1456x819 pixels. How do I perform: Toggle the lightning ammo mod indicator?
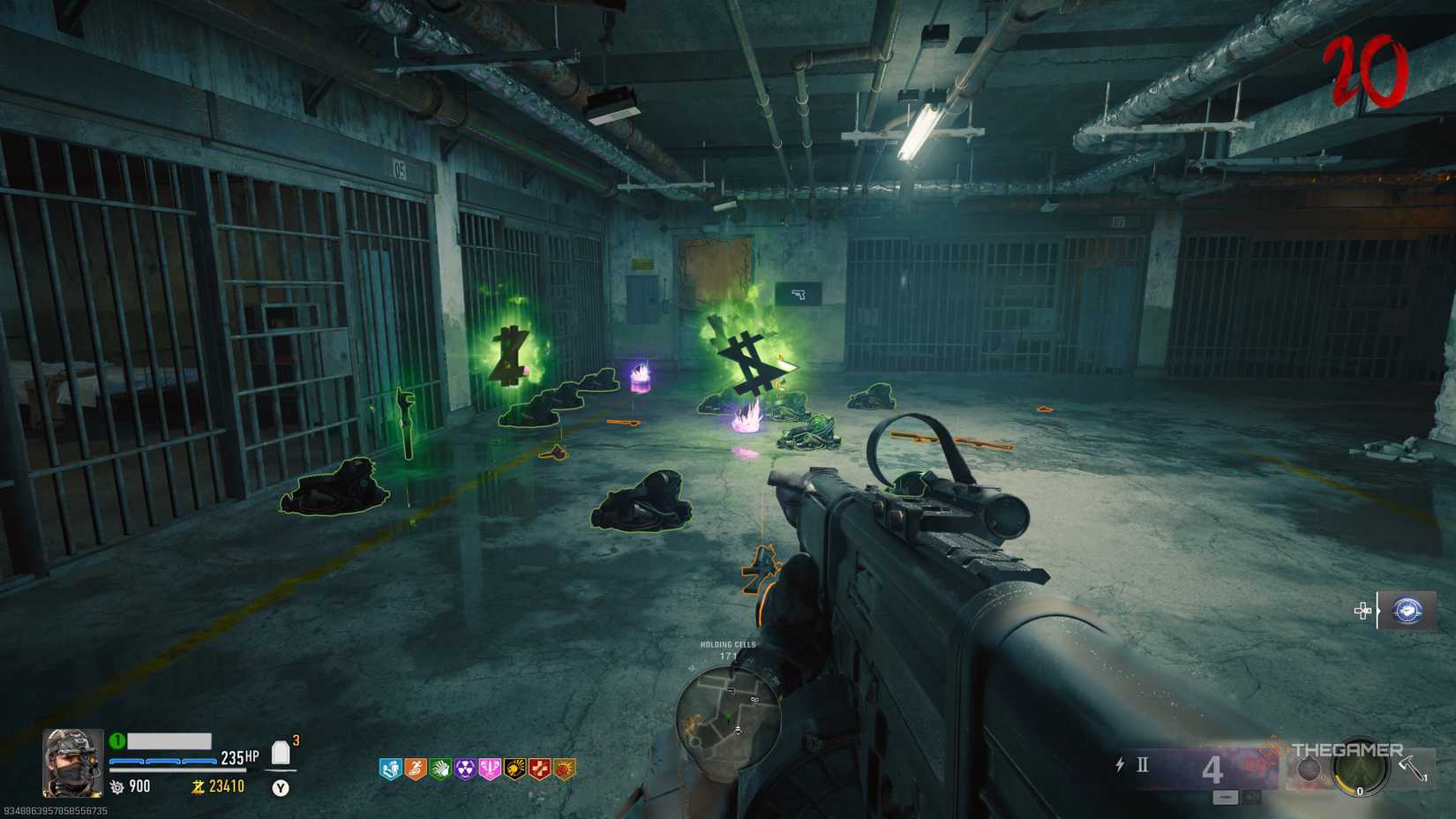point(1120,764)
